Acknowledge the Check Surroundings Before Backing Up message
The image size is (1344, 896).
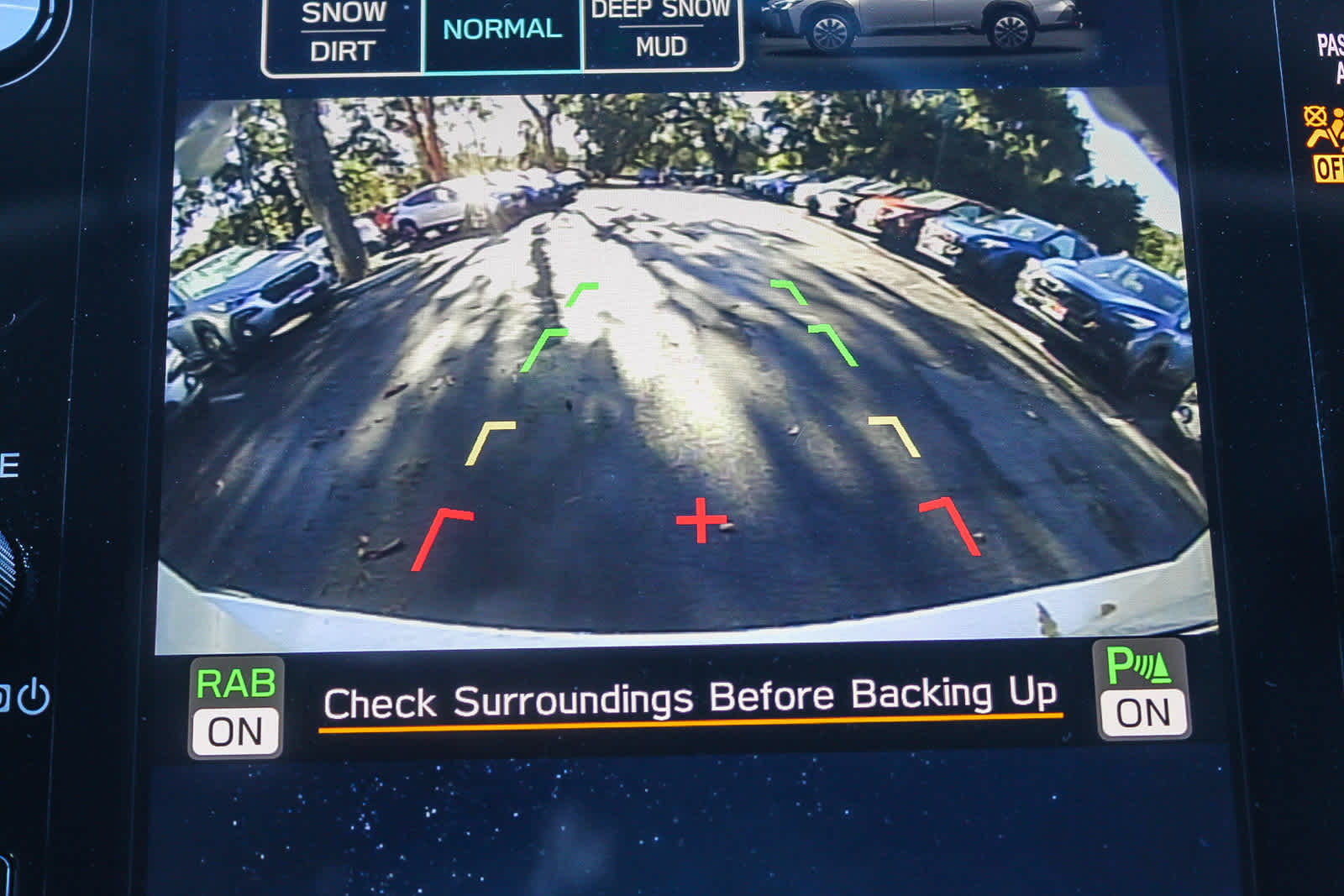click(691, 696)
